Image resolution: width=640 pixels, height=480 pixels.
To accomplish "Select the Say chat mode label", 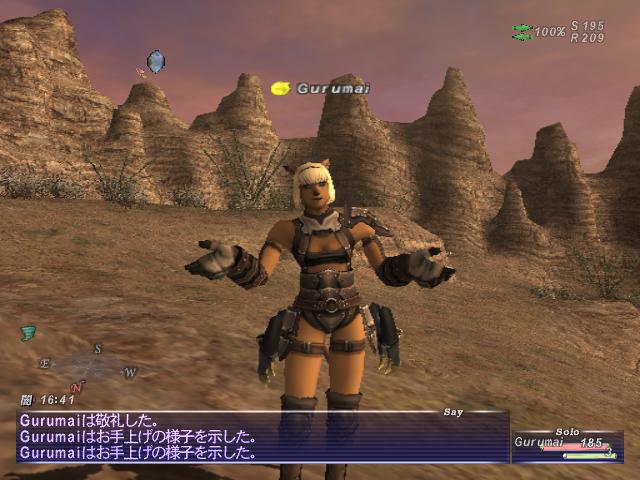I will click(455, 411).
